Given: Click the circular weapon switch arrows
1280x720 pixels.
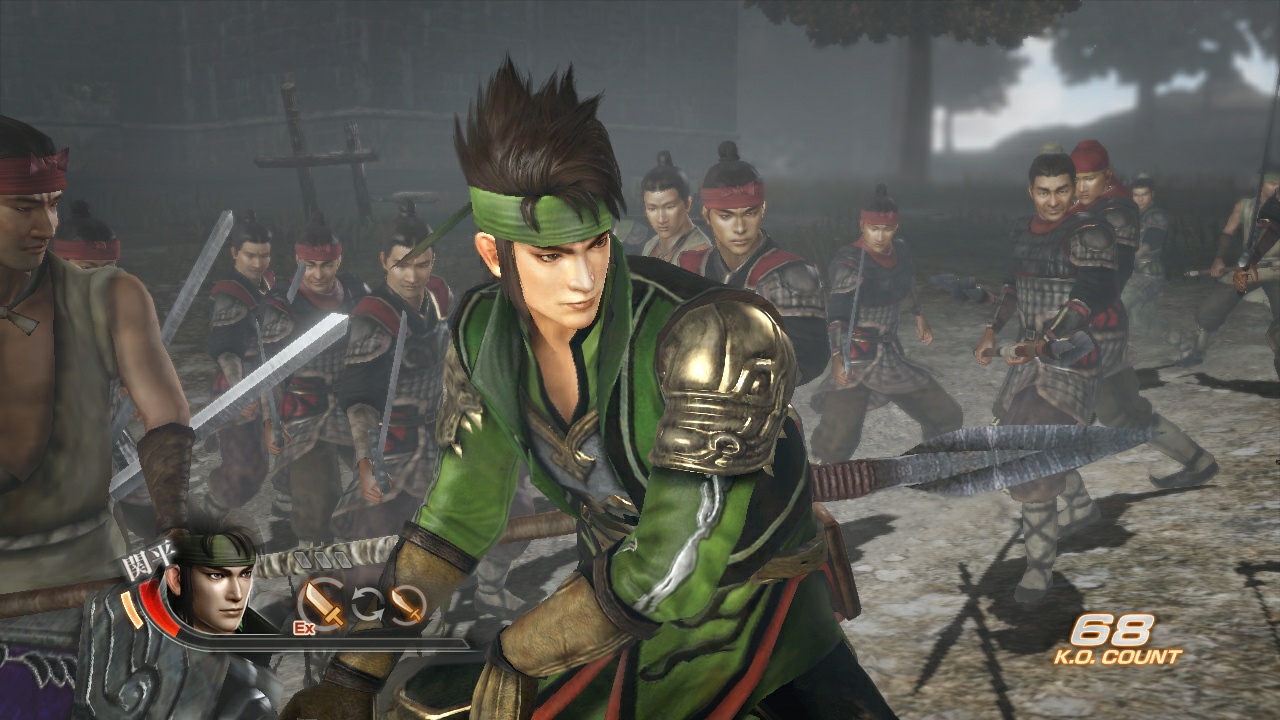Looking at the screenshot, I should point(366,601).
